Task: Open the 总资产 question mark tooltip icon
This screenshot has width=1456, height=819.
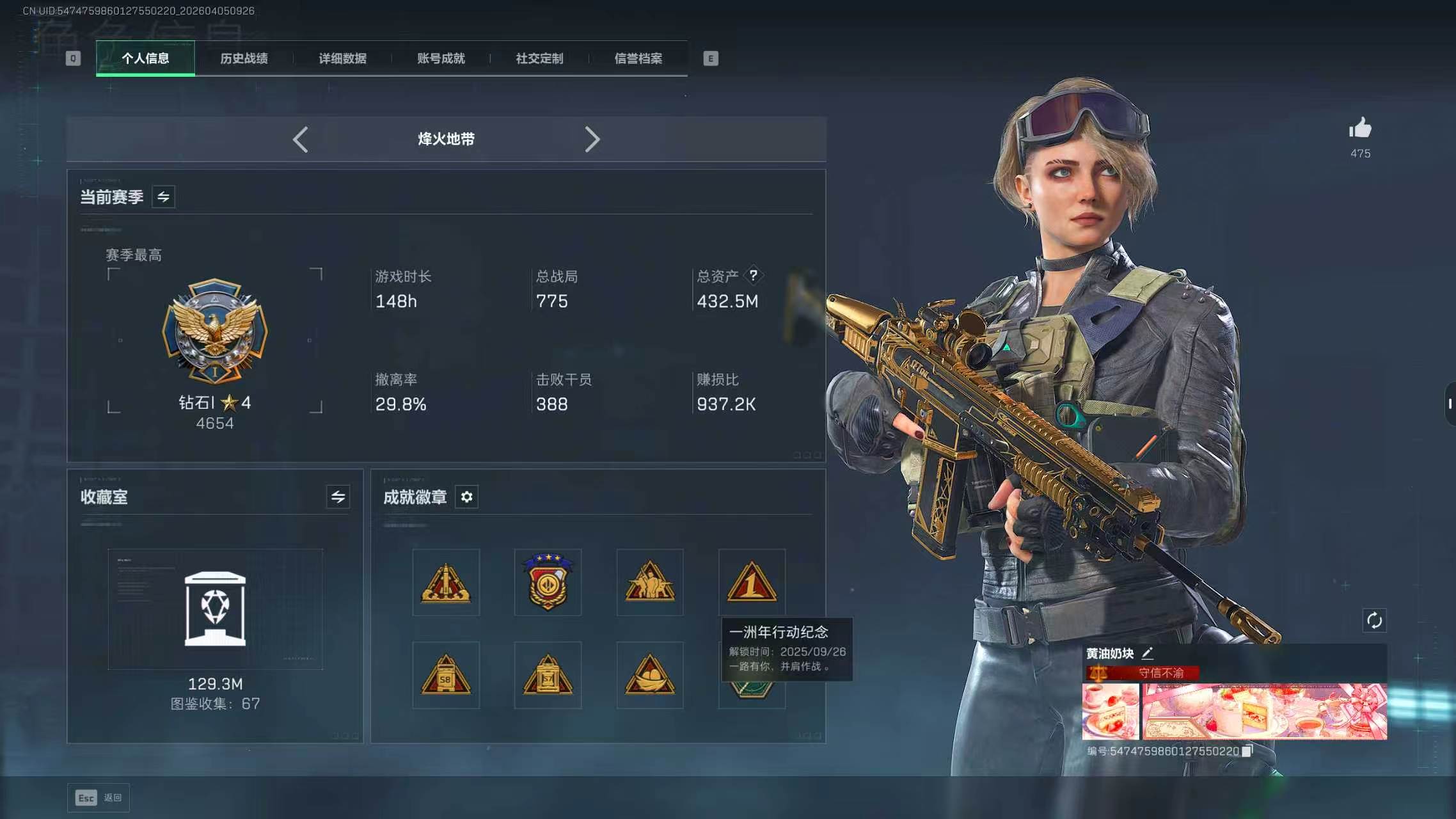Action: 754,275
